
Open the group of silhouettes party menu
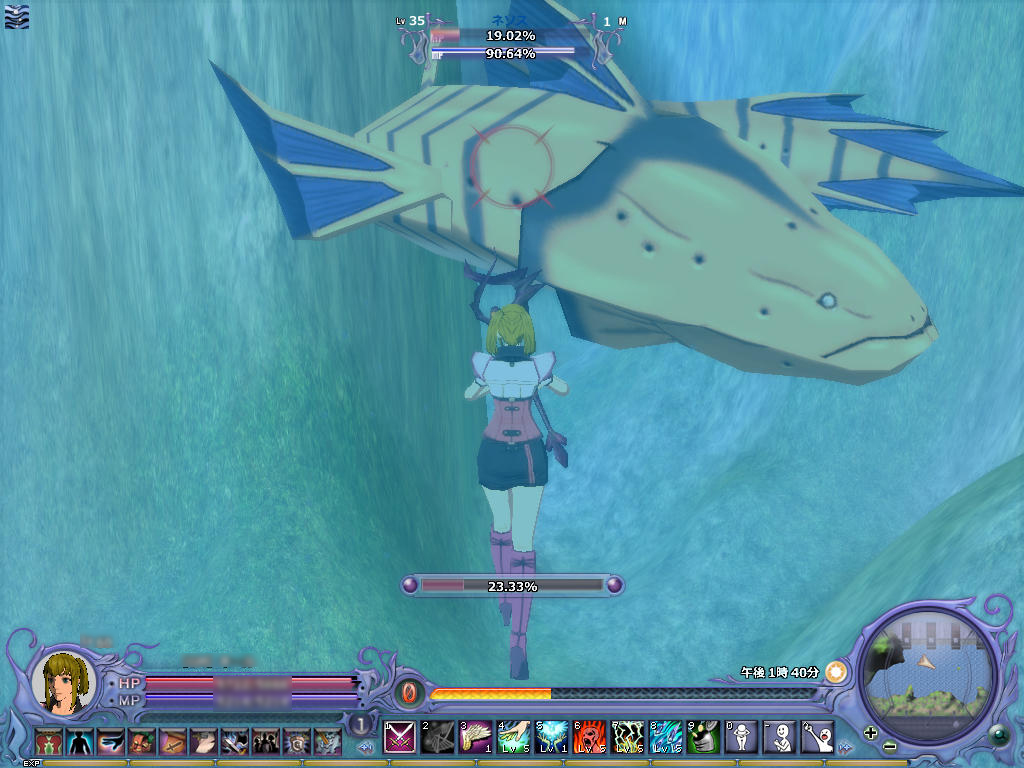click(x=265, y=741)
